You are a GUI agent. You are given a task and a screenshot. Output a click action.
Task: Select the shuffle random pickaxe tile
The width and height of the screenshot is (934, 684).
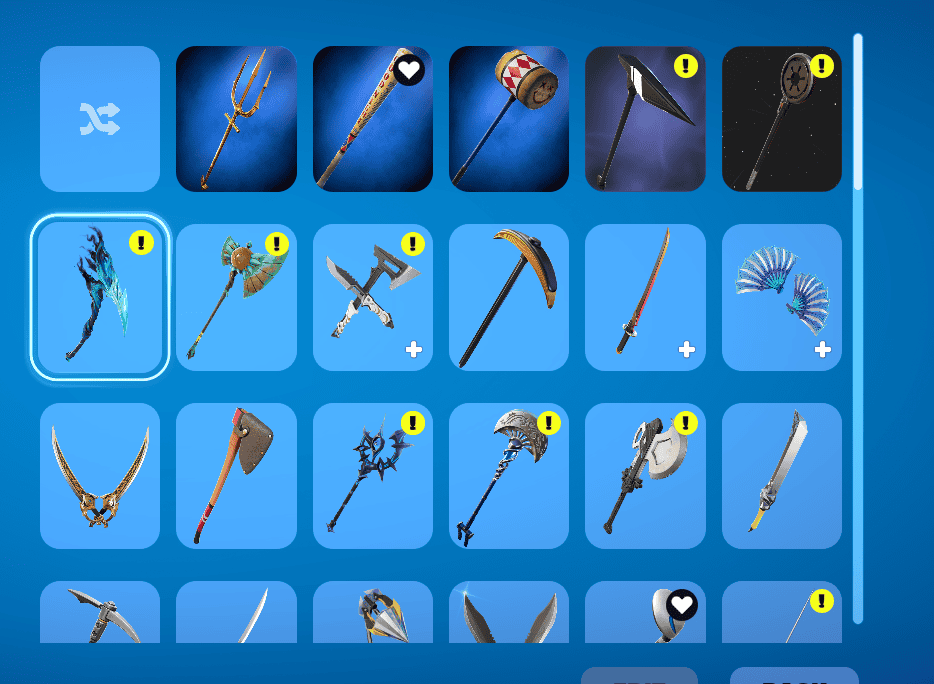coord(100,119)
